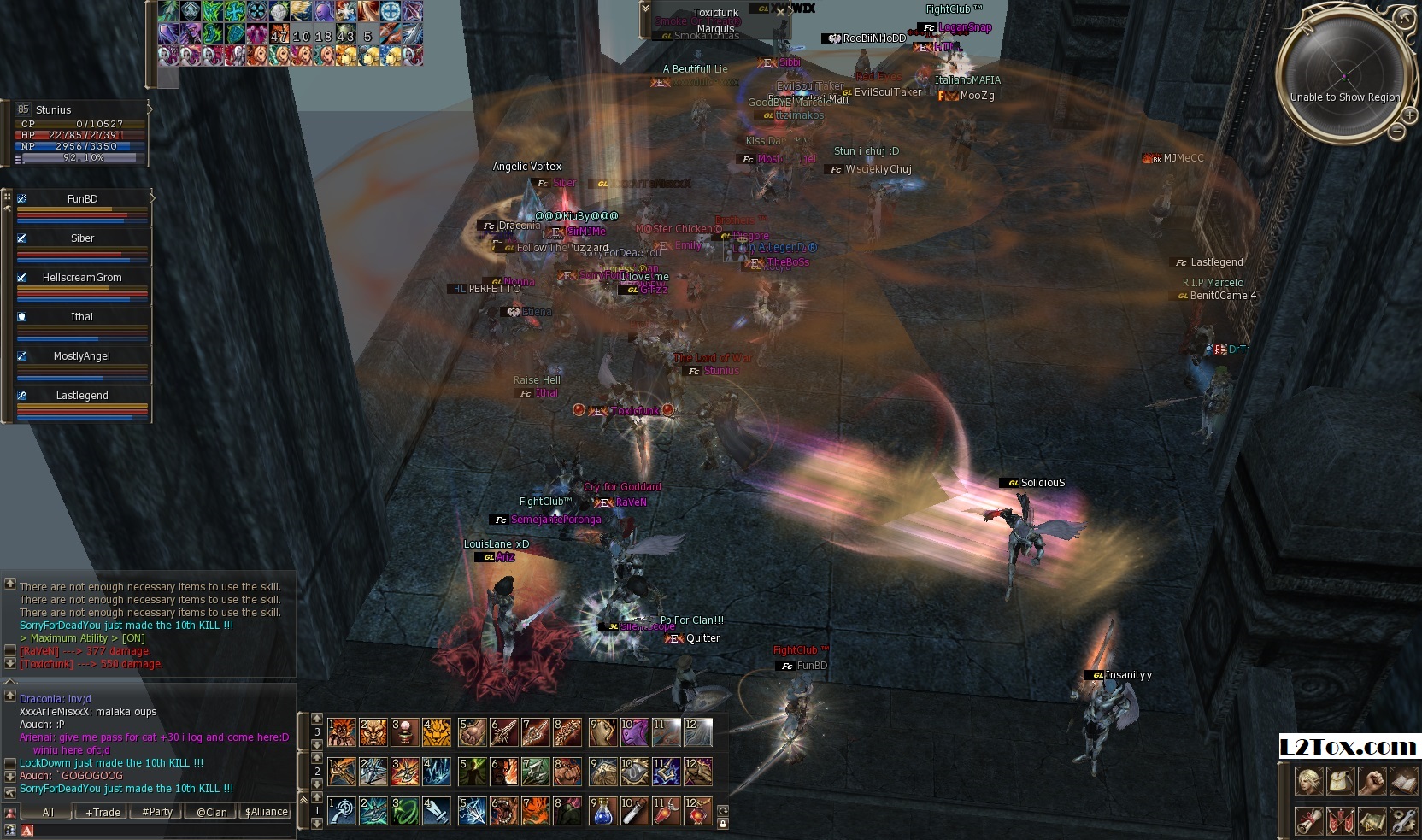Open the skills book icon in the menu
The width and height of the screenshot is (1422, 840).
coord(1403,781)
